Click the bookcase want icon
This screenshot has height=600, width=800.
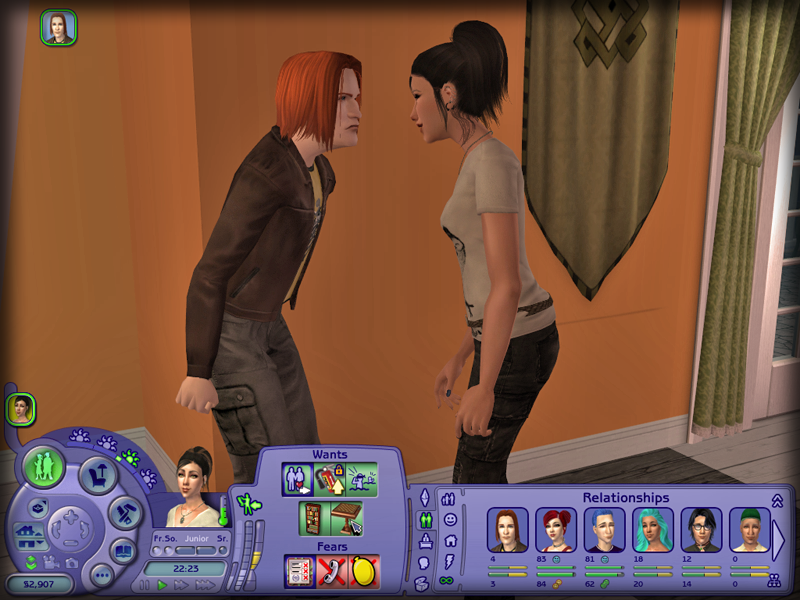pos(314,519)
